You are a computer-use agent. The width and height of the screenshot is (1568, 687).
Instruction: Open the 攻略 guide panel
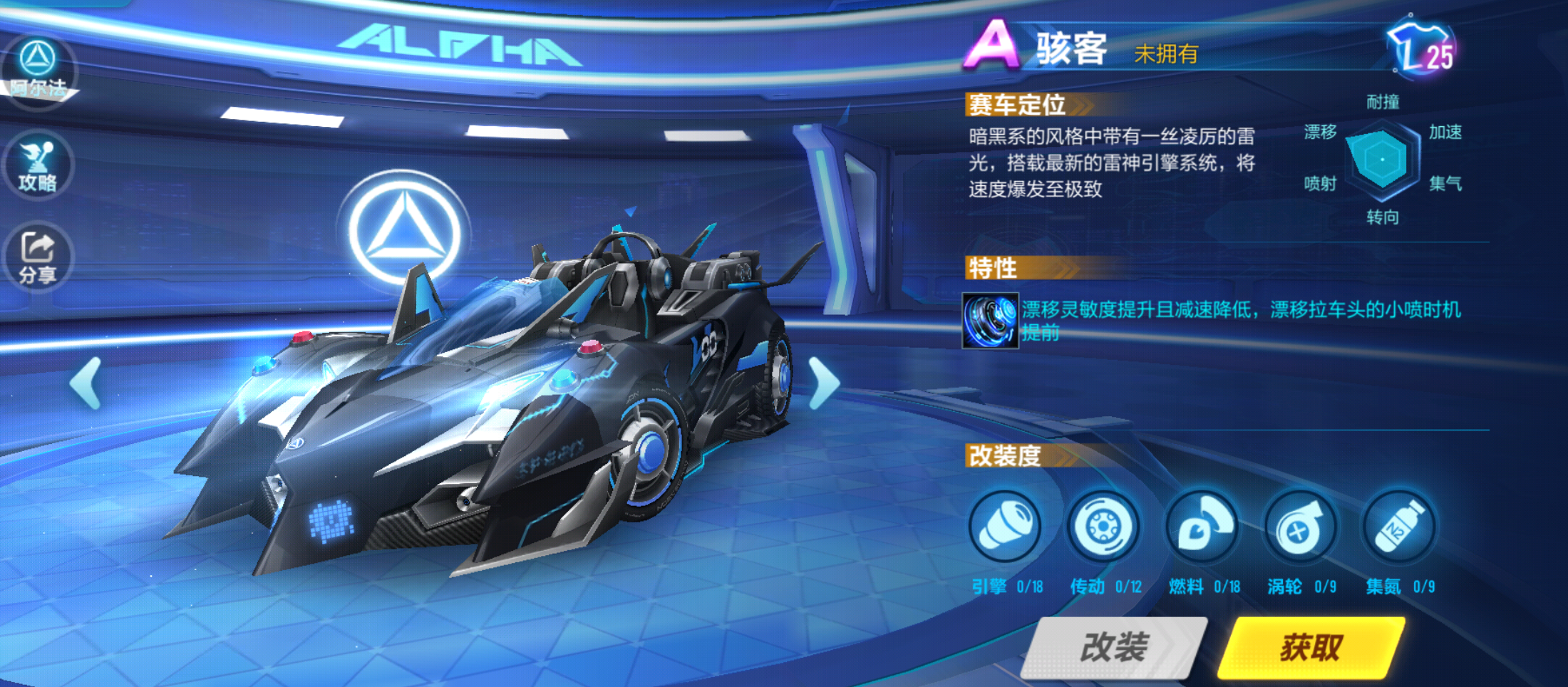37,165
